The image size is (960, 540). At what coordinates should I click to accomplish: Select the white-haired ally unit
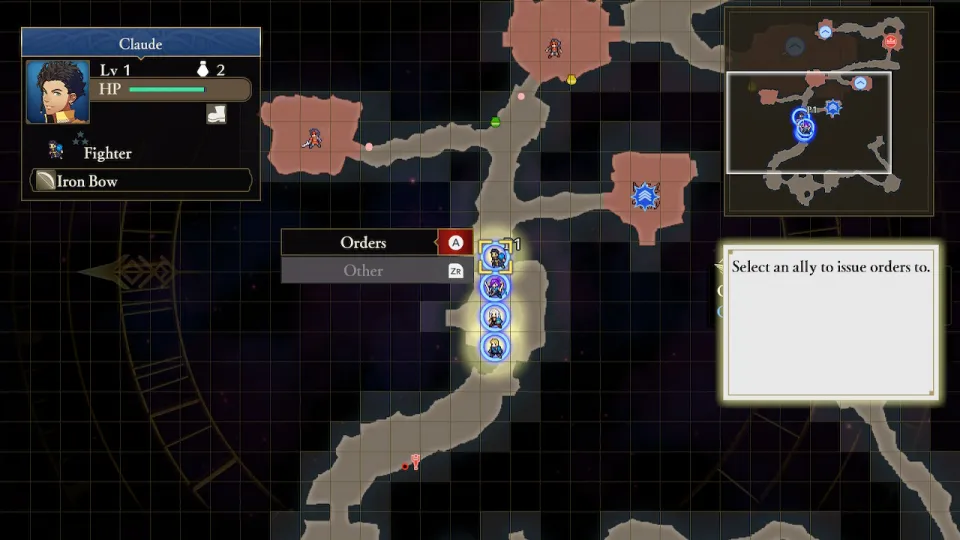(494, 317)
